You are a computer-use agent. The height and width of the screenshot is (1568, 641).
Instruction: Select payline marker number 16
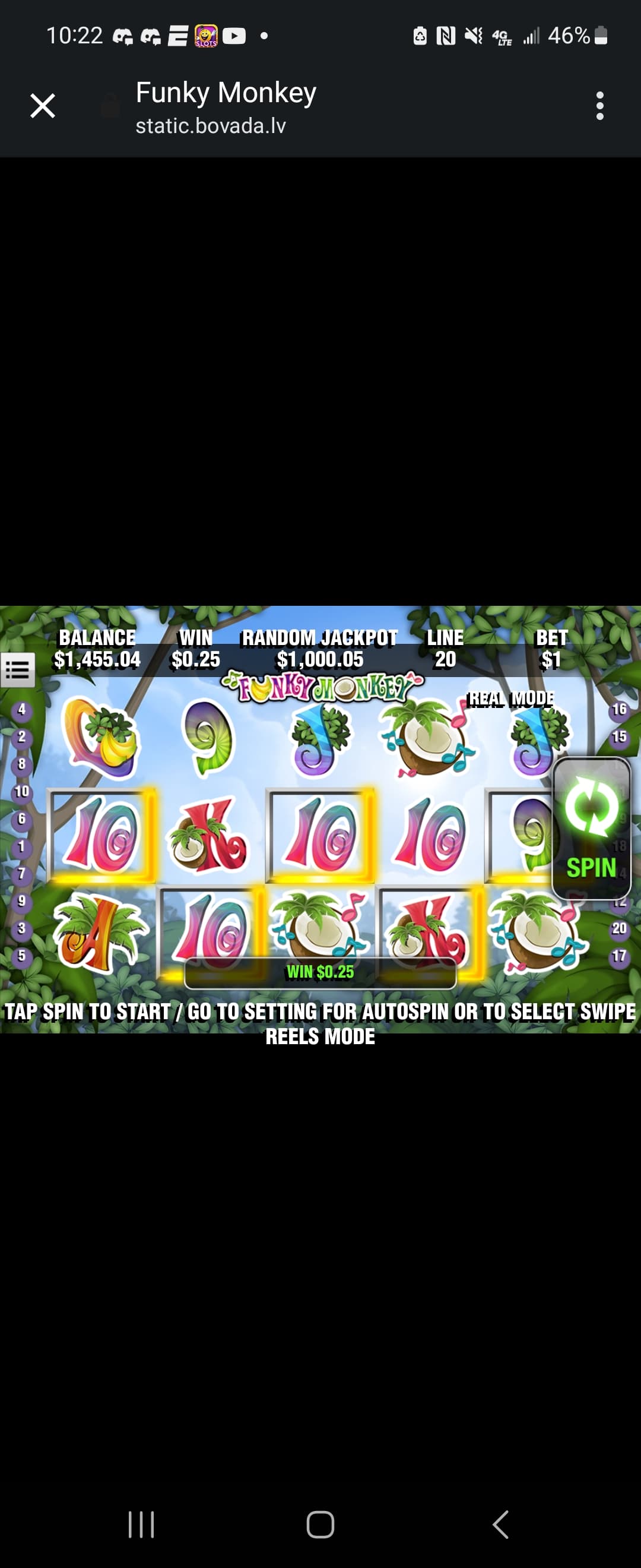click(619, 709)
